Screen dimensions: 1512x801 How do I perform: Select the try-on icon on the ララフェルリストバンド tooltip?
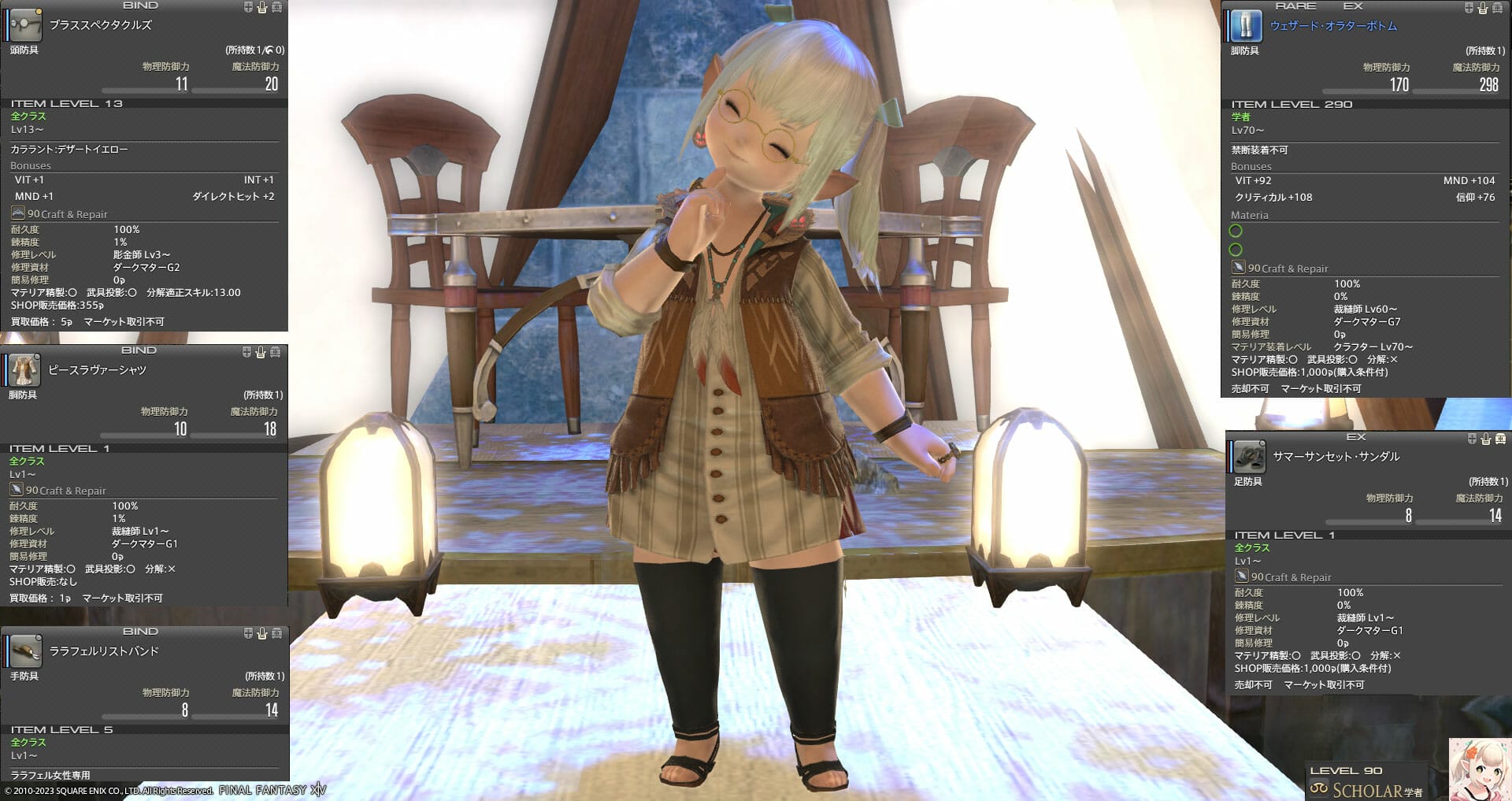pos(261,631)
